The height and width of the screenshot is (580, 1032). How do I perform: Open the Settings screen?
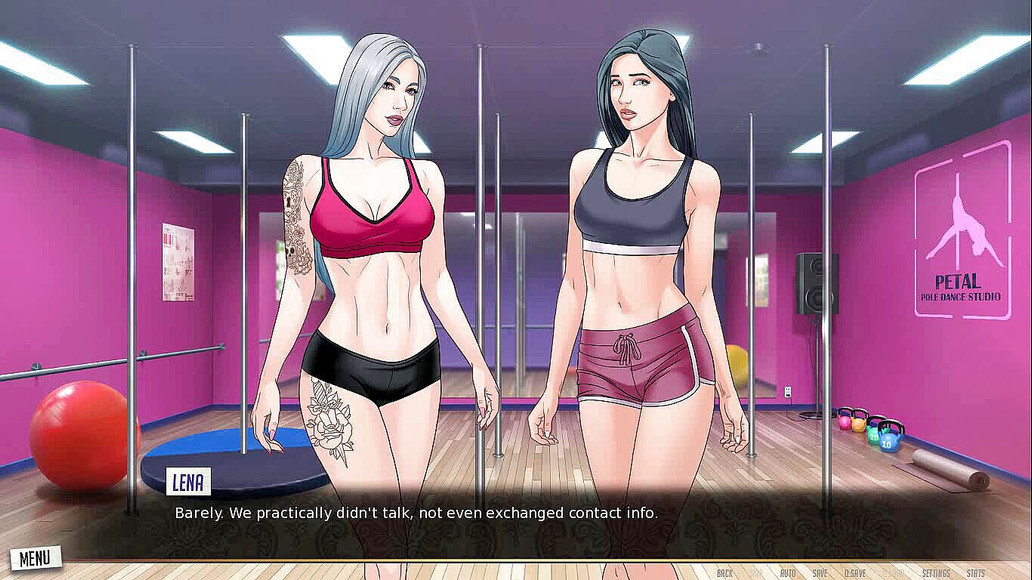936,573
